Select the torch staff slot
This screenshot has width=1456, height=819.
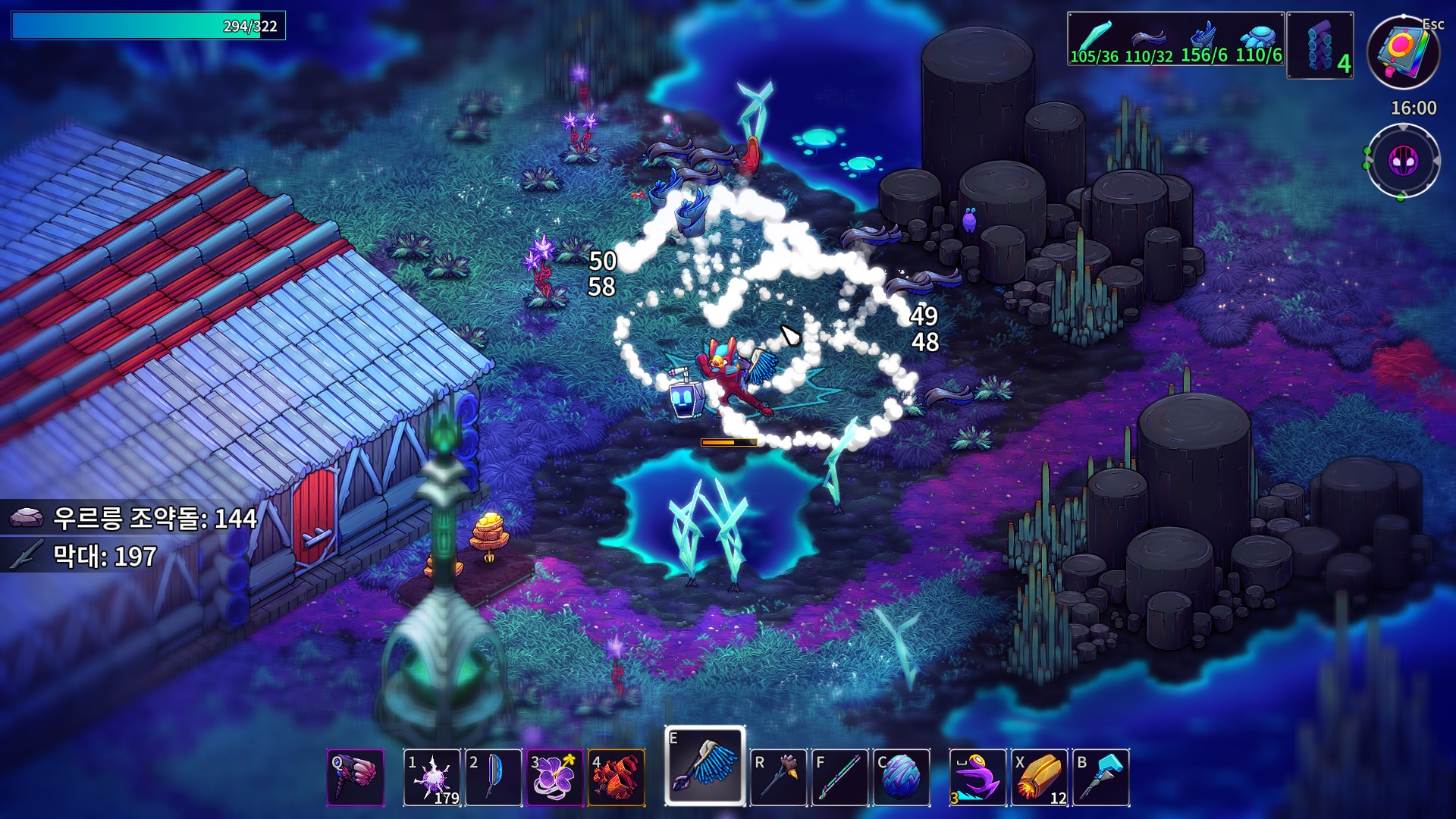pos(778,777)
